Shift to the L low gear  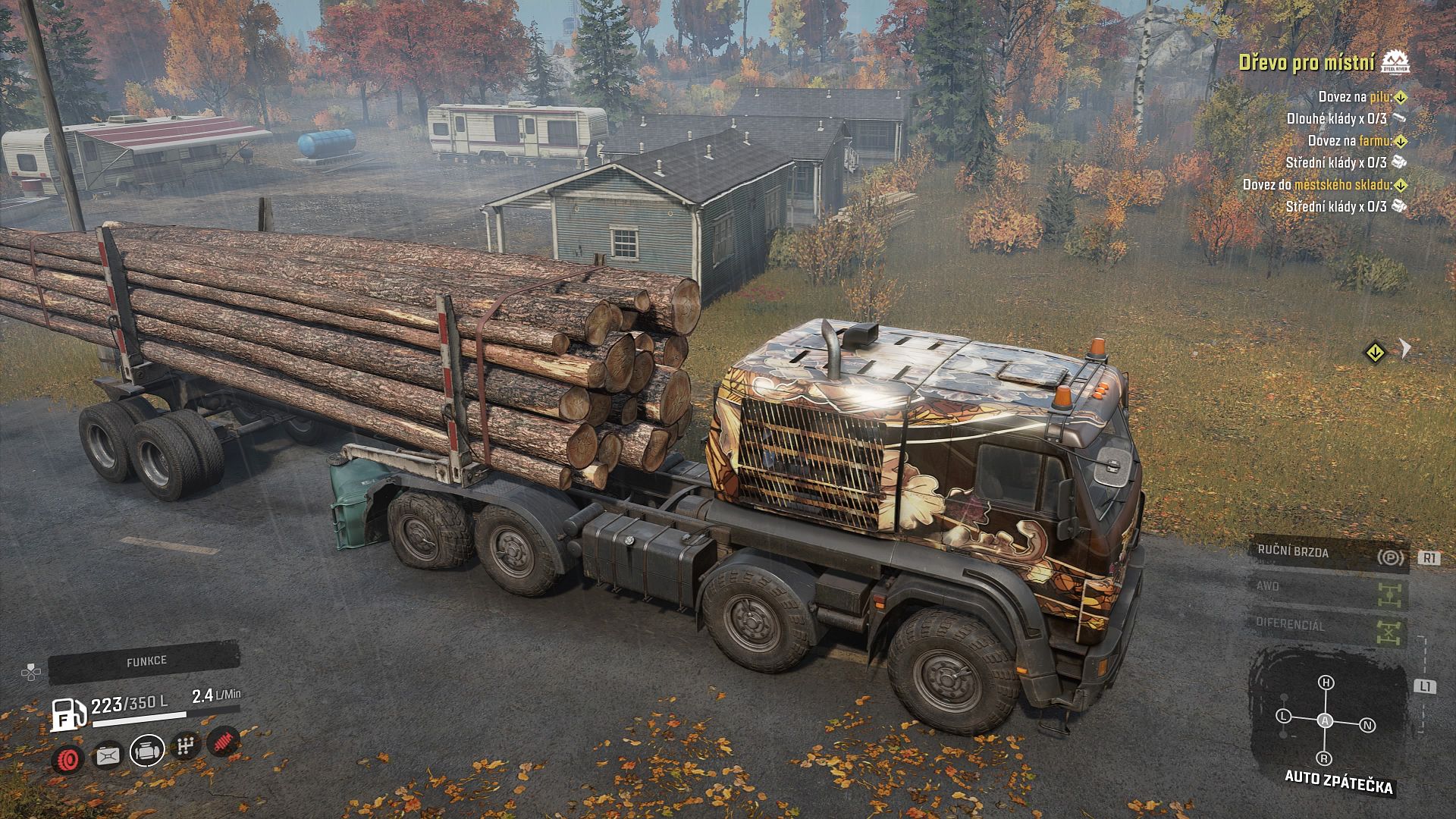(1283, 716)
